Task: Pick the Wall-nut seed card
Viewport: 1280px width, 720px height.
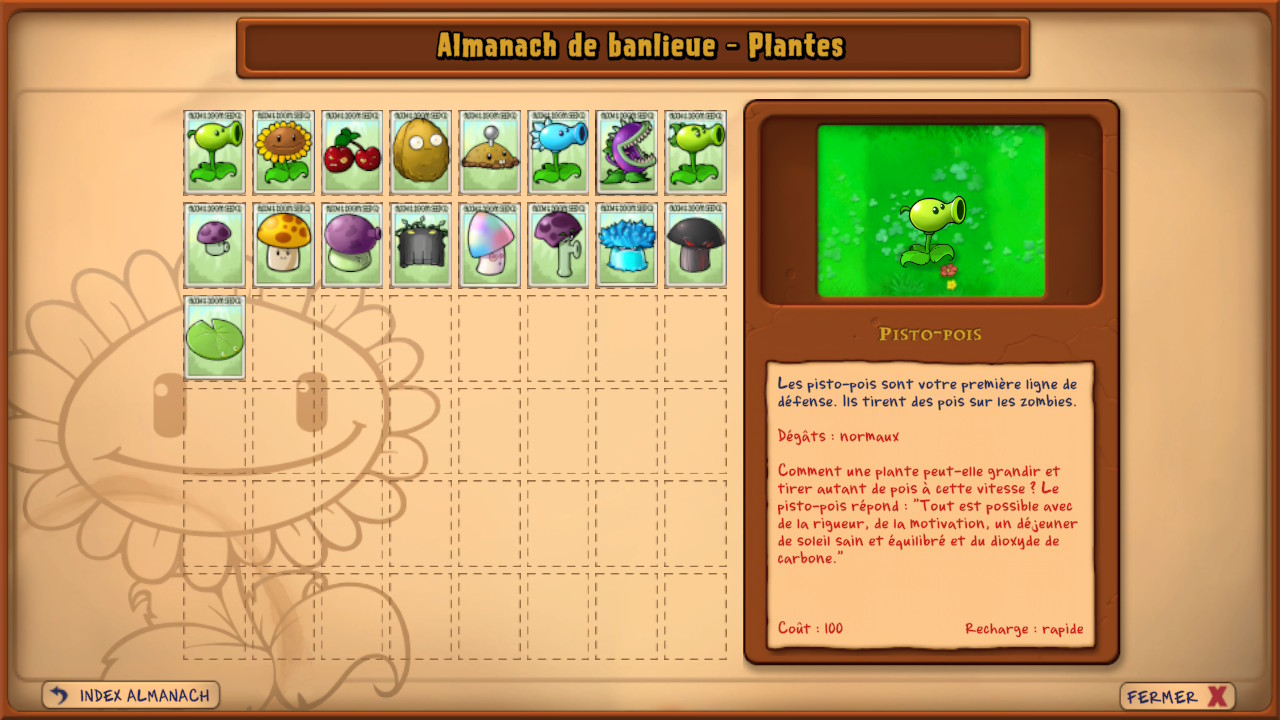Action: point(421,152)
